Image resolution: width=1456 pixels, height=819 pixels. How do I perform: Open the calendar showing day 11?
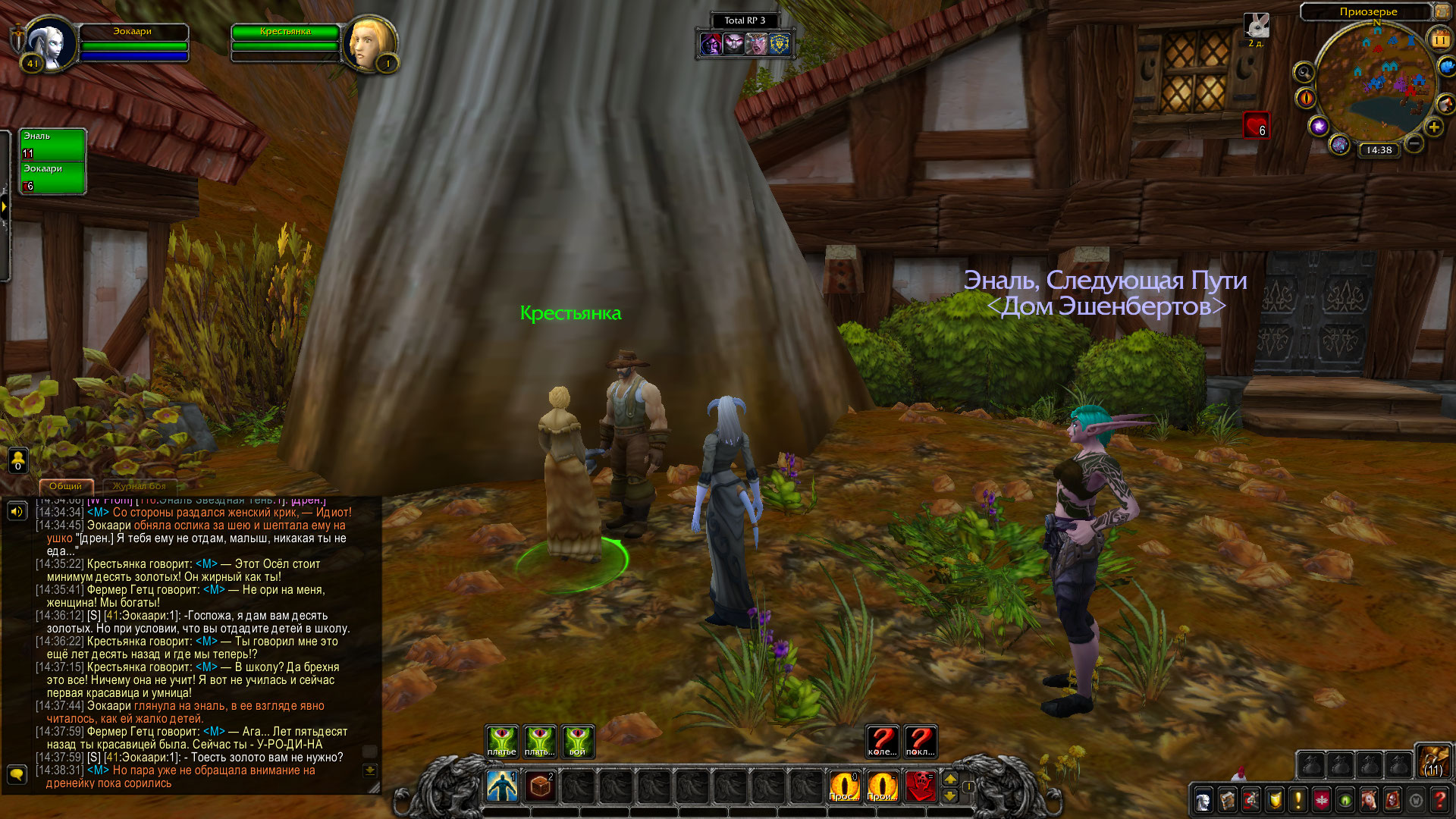tap(1439, 39)
